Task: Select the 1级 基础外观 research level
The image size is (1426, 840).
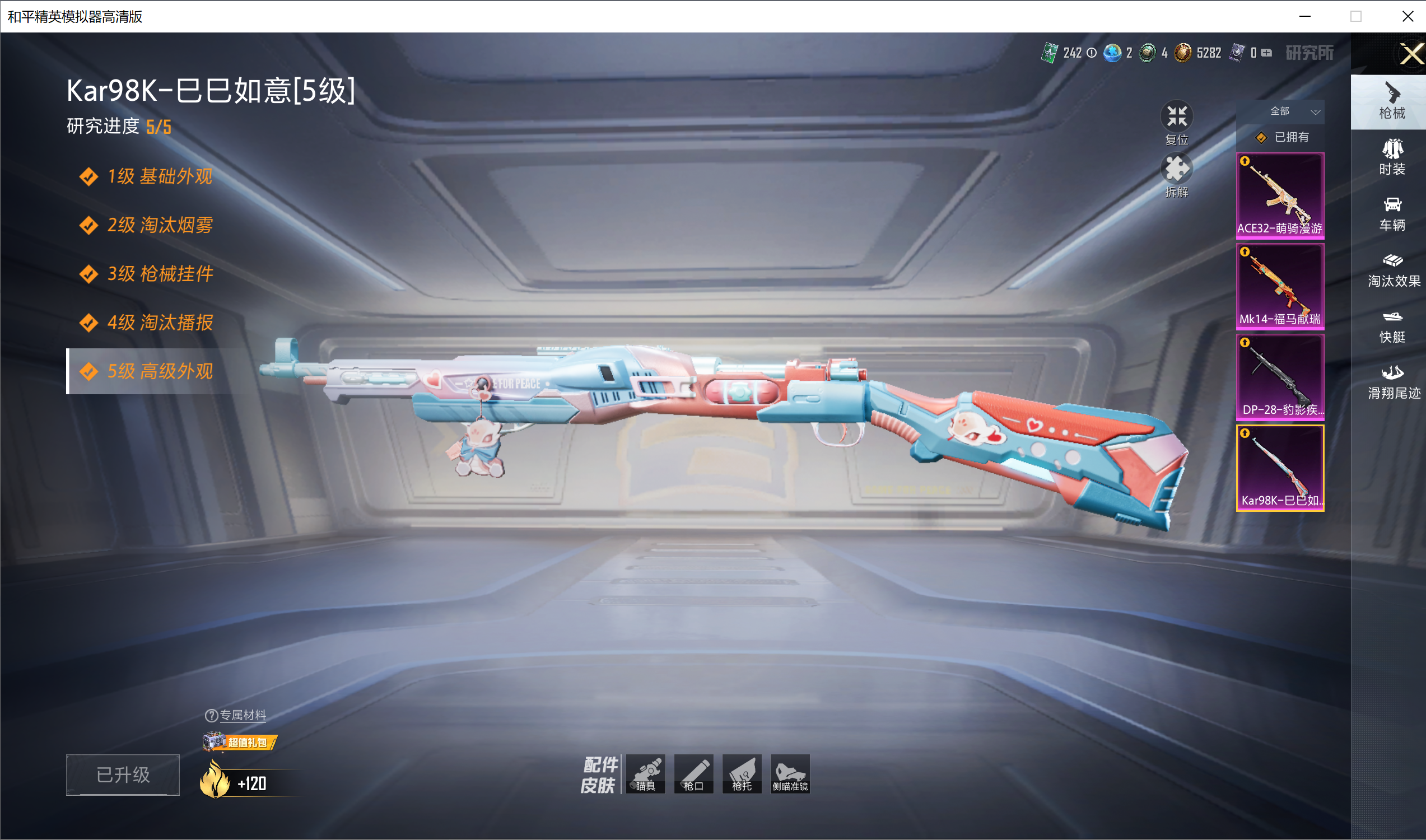Action: [x=160, y=176]
